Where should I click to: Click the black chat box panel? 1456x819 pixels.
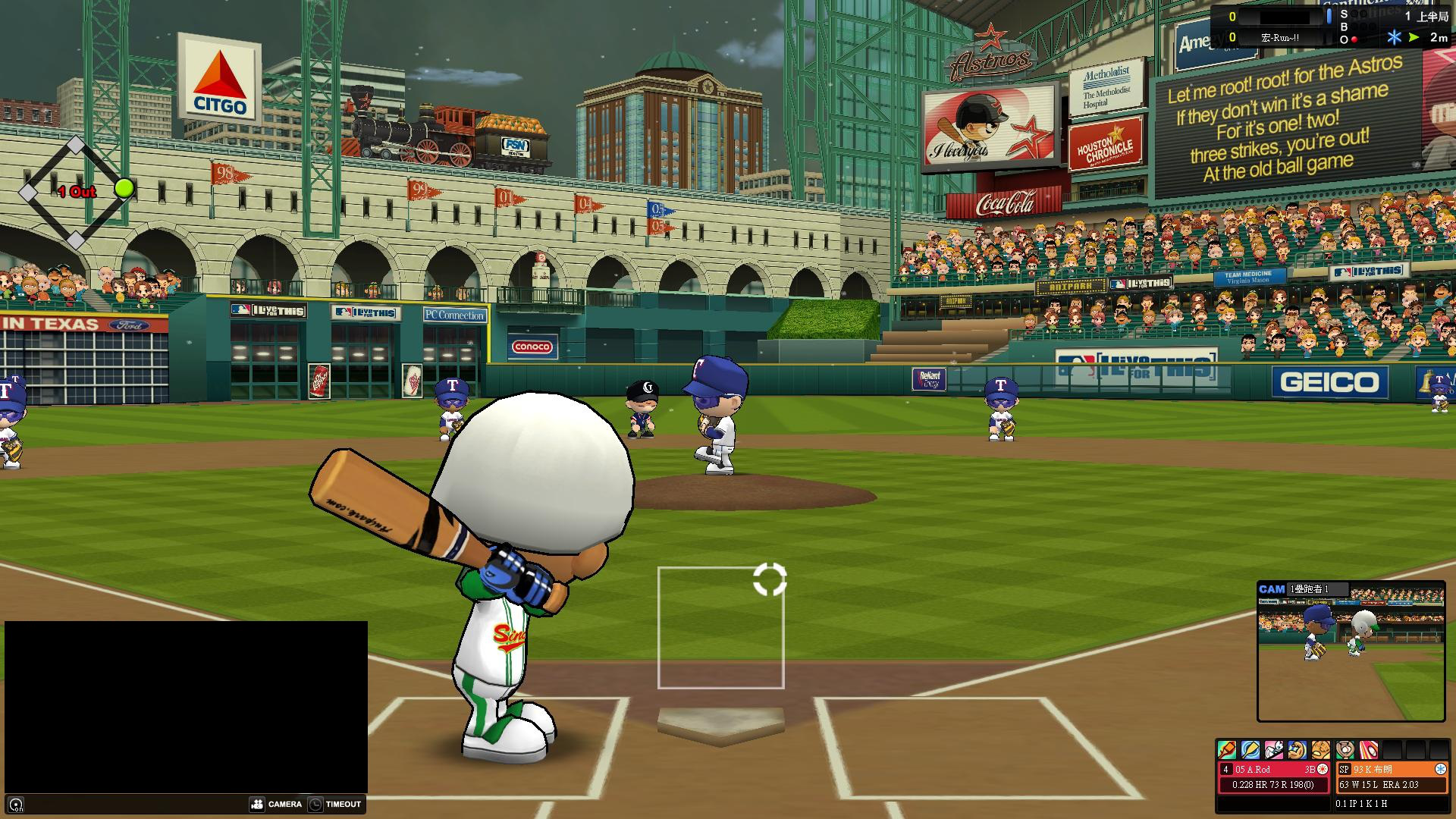(186, 707)
